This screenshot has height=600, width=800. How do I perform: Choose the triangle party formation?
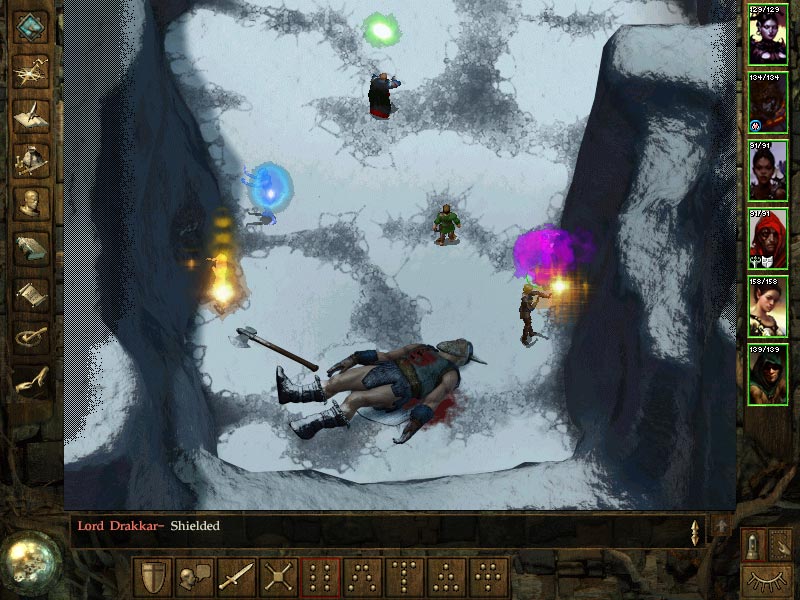tap(446, 578)
